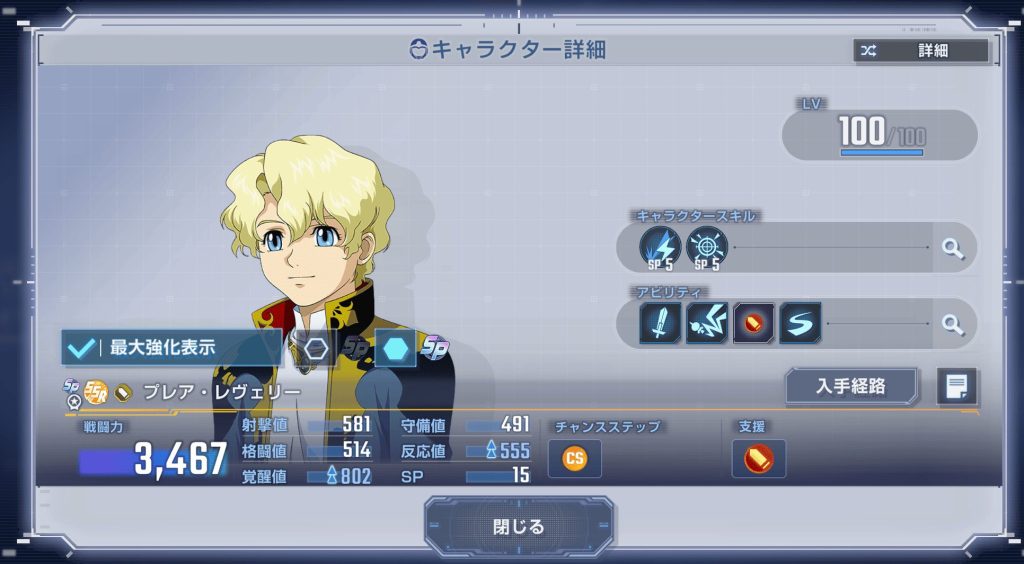Tap the 支援 support bullet icon
Viewport: 1024px width, 564px height.
(758, 459)
